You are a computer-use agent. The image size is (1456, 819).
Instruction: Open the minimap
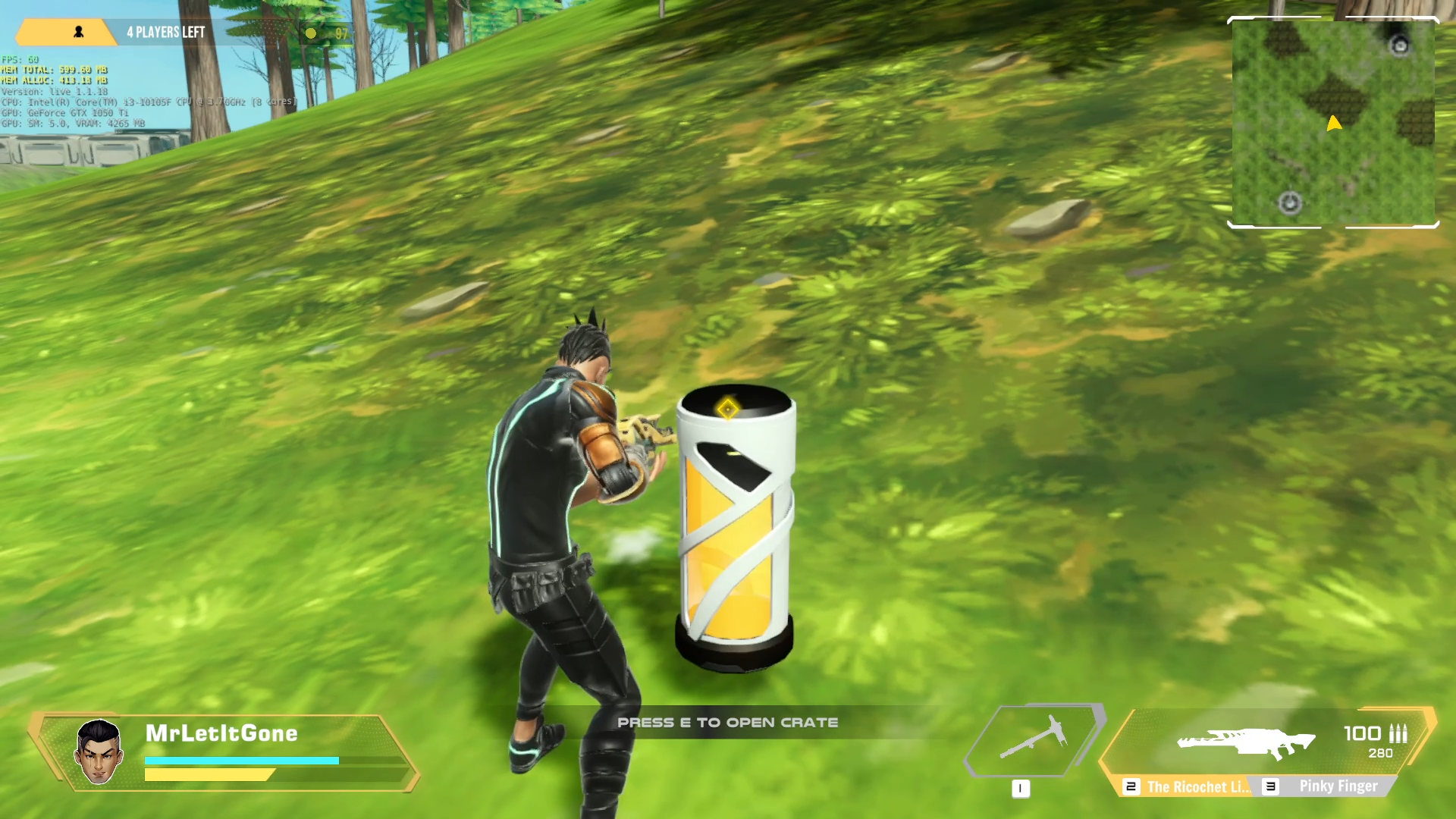click(x=1332, y=123)
